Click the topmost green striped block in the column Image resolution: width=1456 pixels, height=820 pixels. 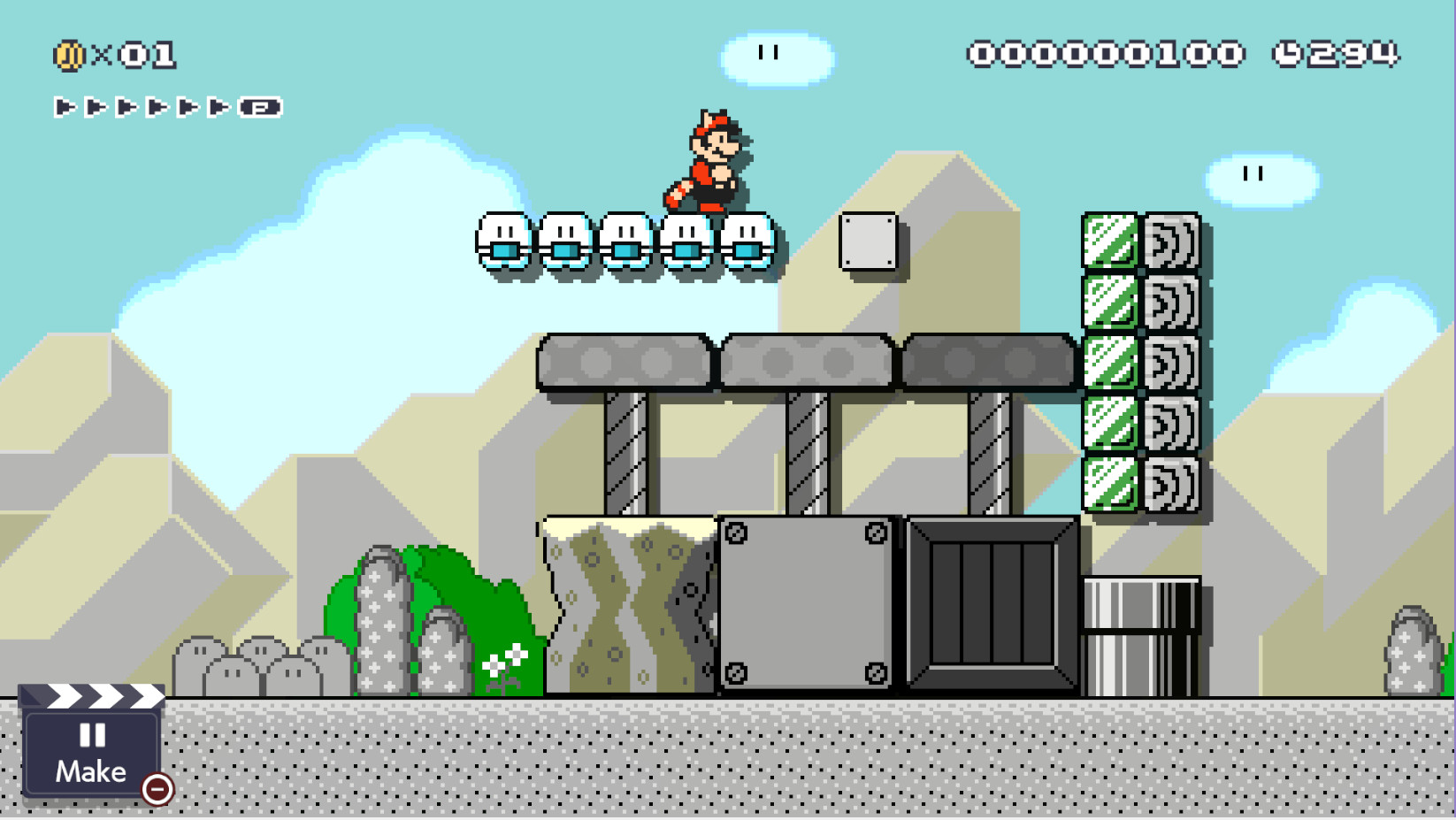click(1109, 239)
